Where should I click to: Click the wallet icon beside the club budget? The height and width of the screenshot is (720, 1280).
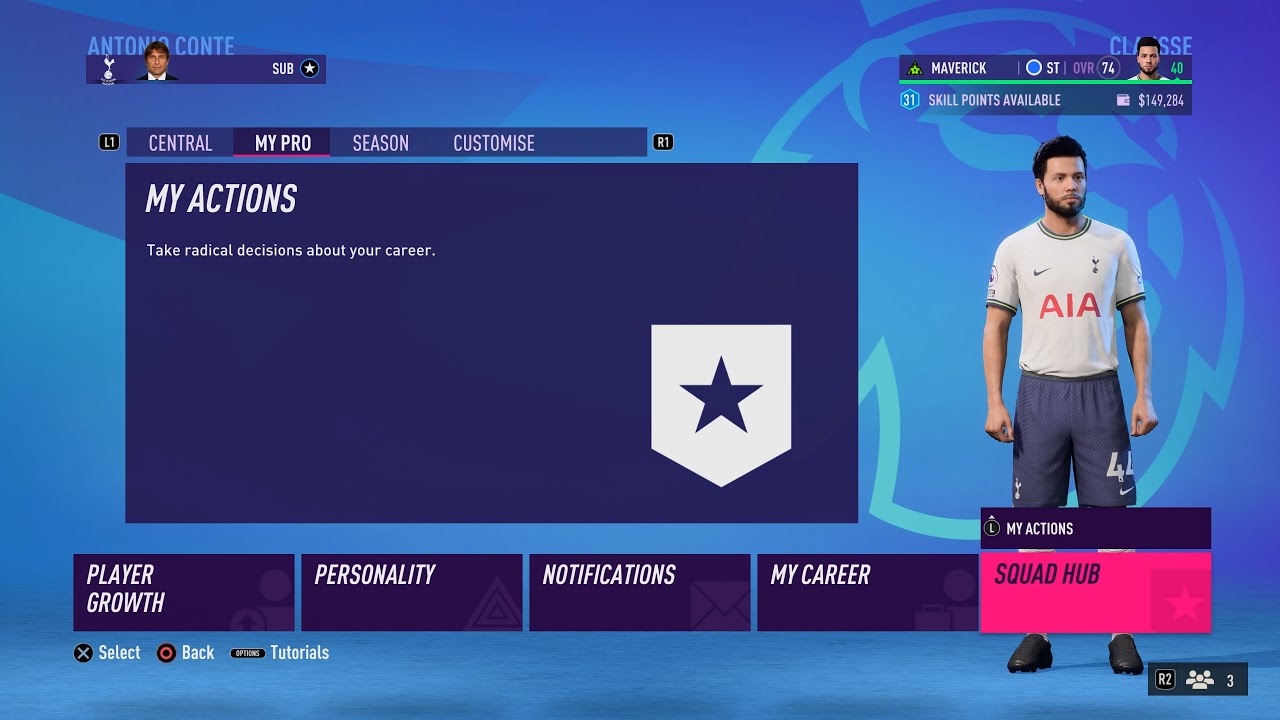tap(1122, 100)
